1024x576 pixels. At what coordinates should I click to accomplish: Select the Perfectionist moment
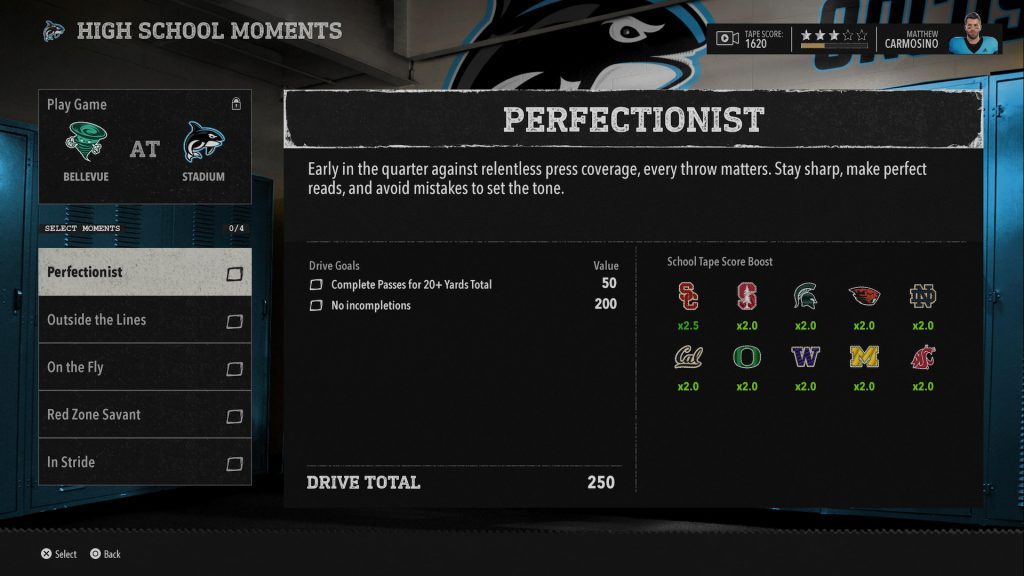(x=130, y=272)
